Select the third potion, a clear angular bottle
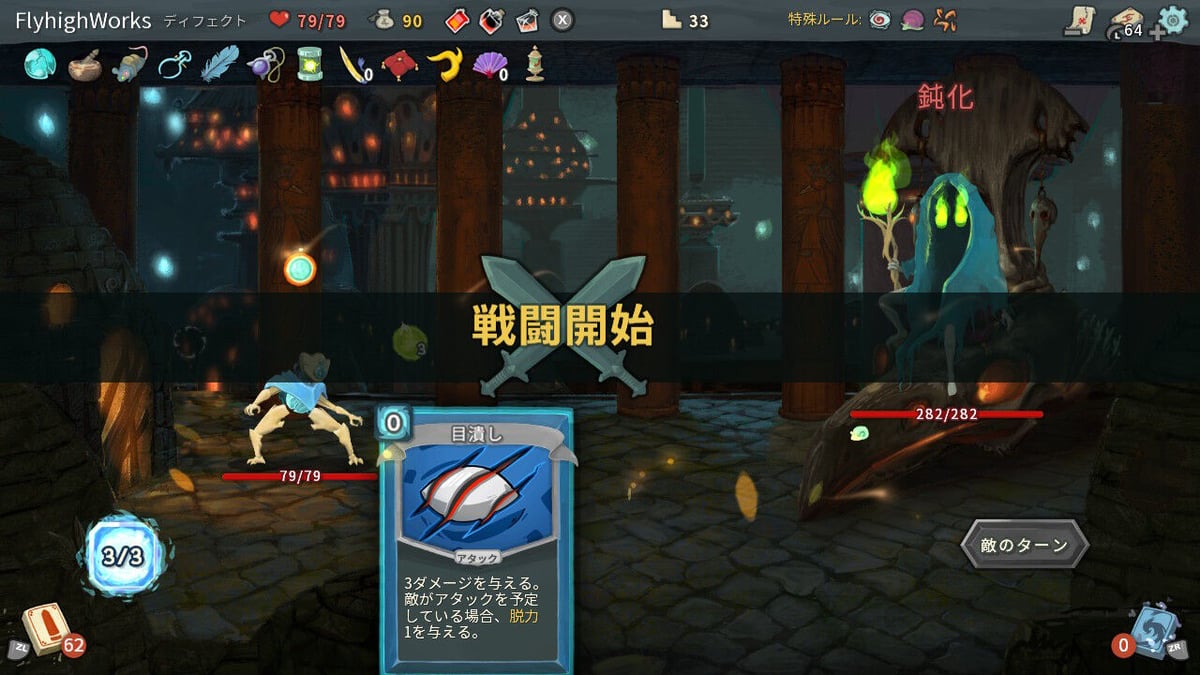 527,20
